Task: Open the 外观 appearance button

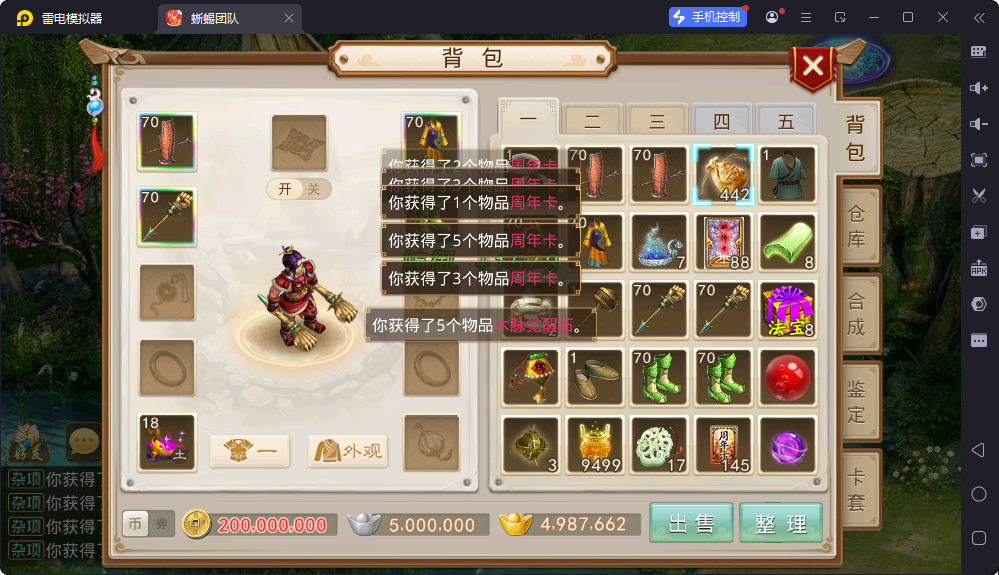Action: point(348,451)
